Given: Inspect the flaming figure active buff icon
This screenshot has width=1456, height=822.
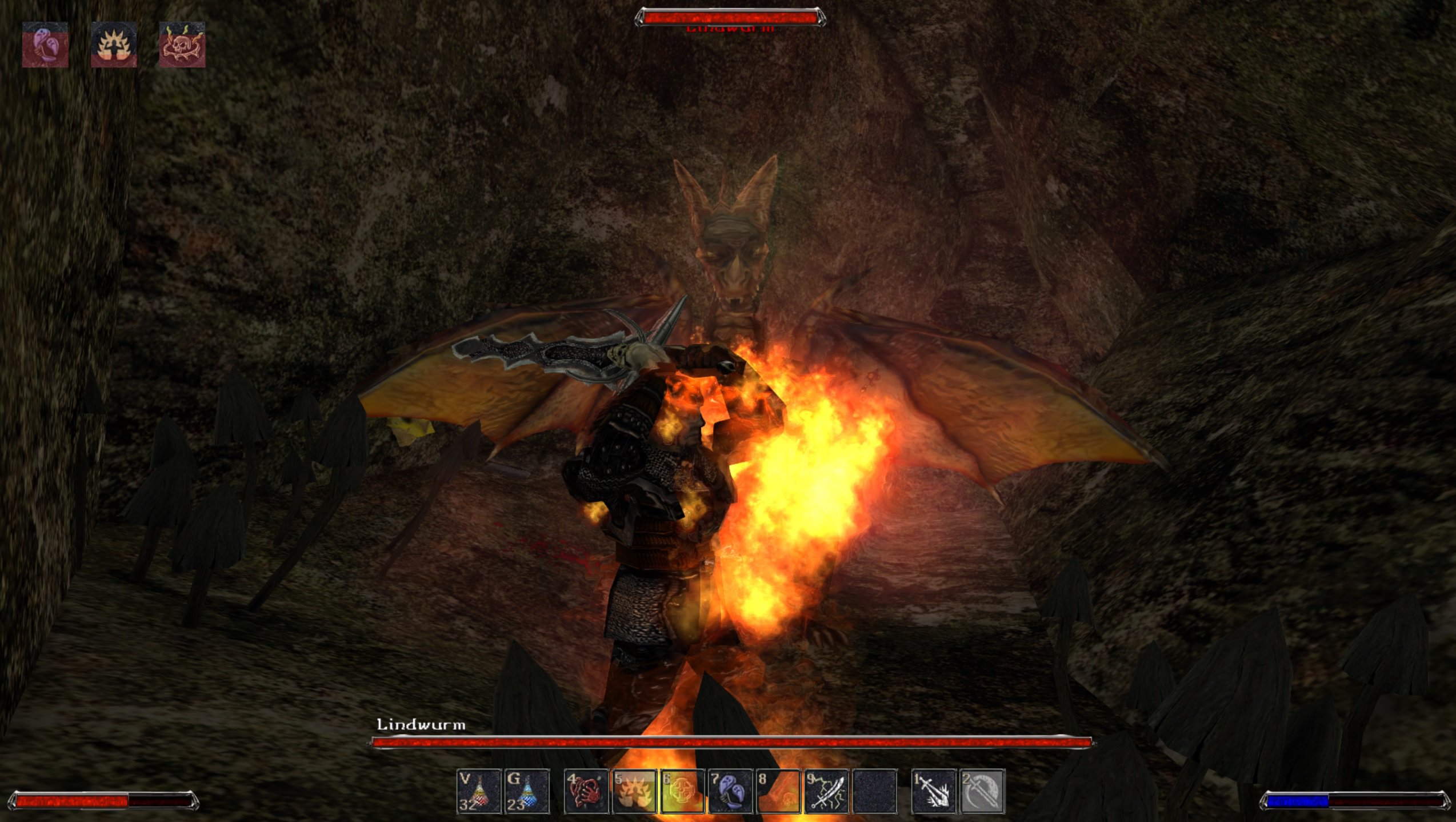Looking at the screenshot, I should (114, 45).
